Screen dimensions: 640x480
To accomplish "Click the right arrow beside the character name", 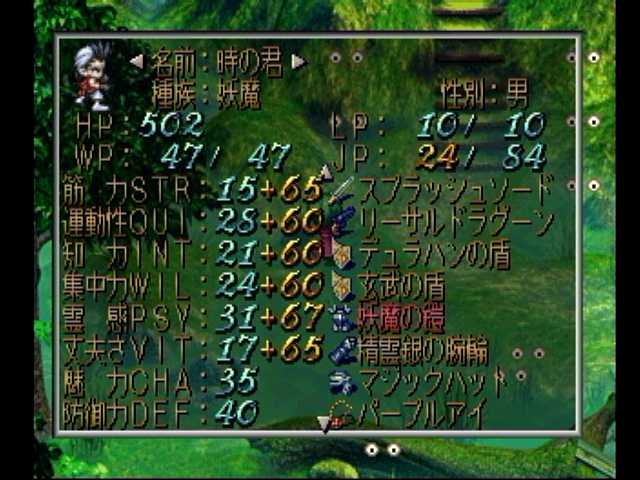I will coord(297,61).
